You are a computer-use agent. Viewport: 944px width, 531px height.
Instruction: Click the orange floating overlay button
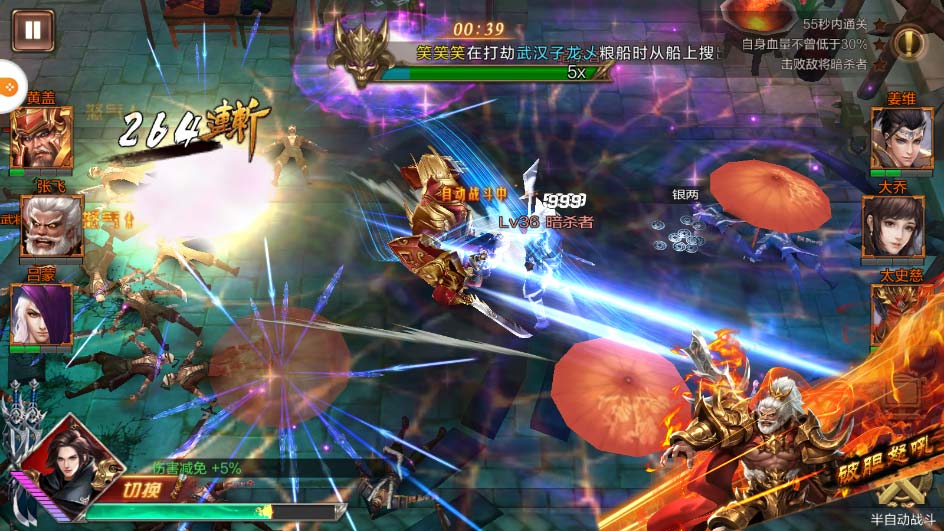(8, 88)
